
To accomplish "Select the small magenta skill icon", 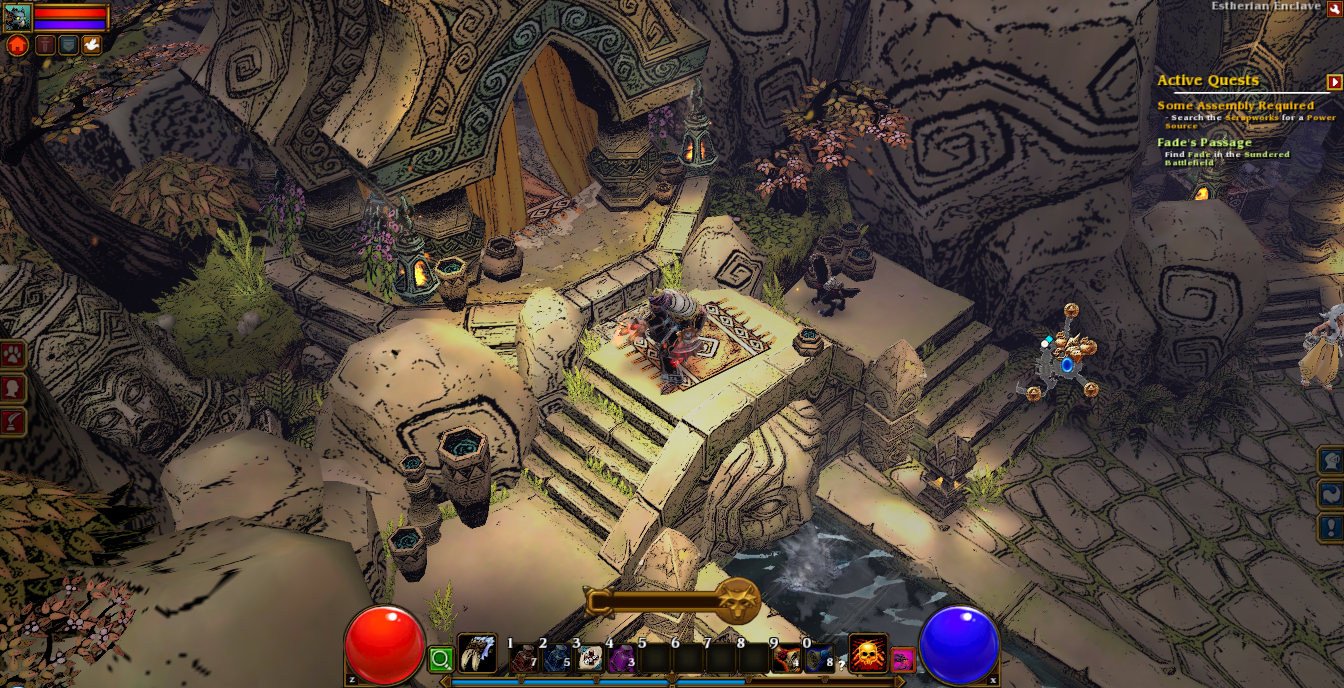I will (902, 659).
